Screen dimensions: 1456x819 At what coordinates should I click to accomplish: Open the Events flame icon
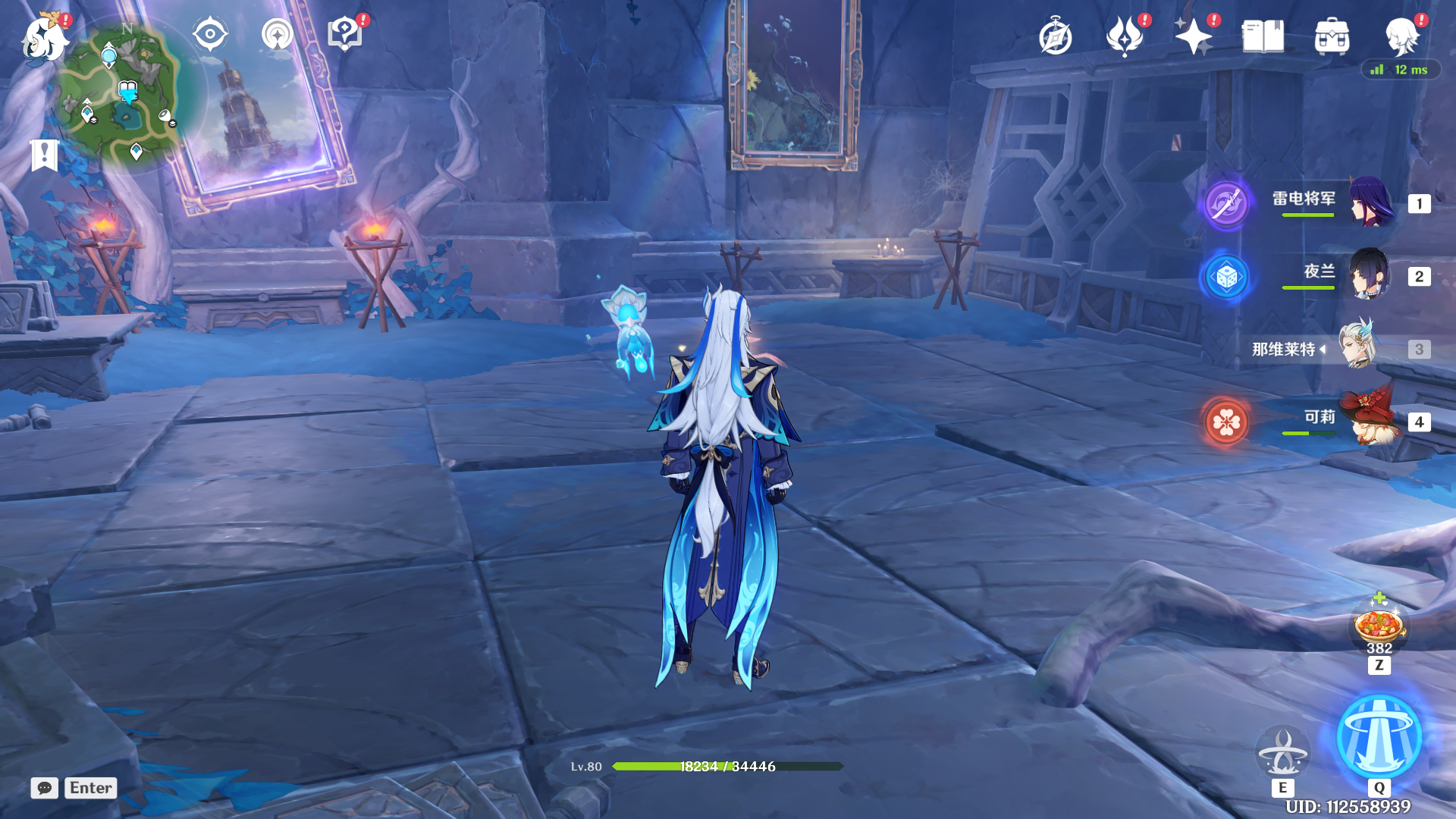click(x=1124, y=36)
